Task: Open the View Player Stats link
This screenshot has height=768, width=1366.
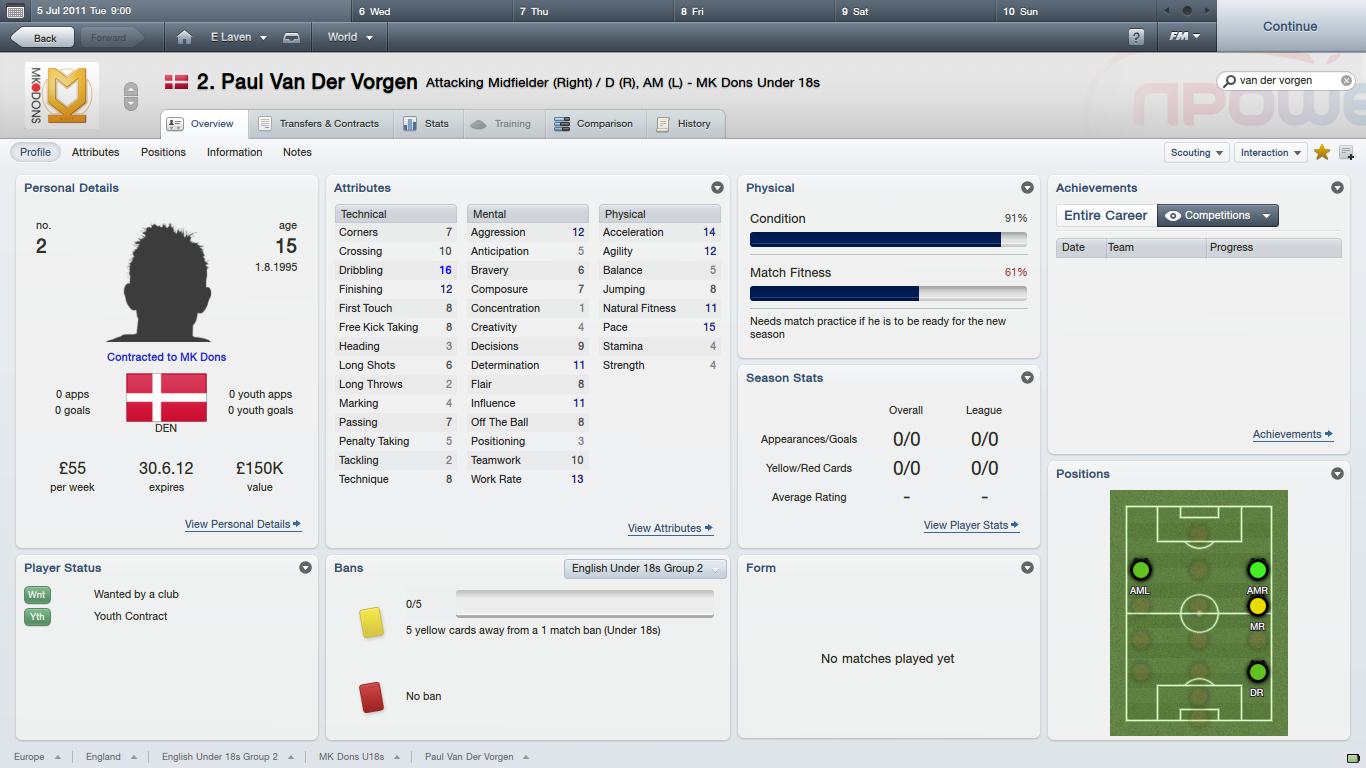Action: tap(971, 525)
